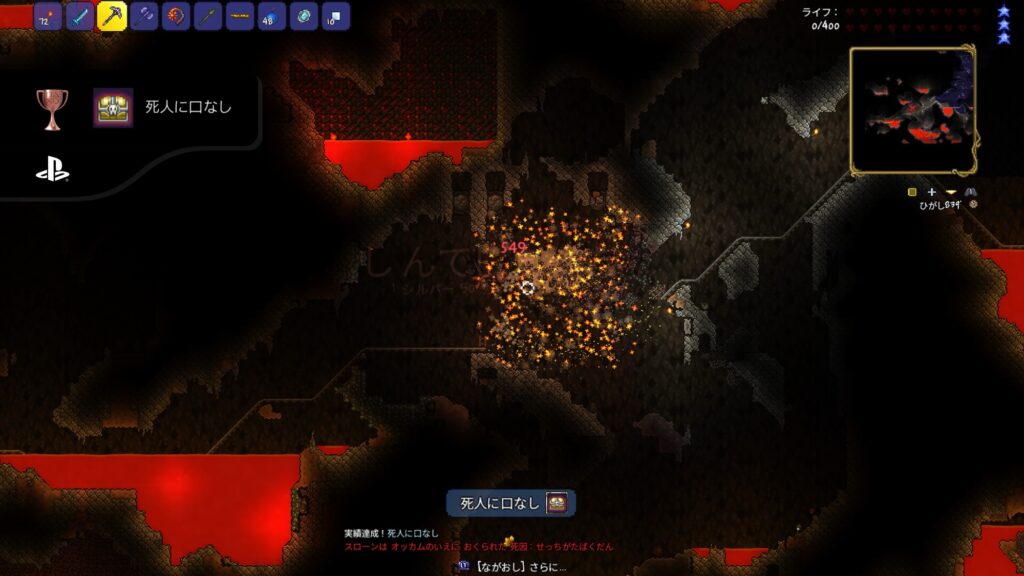This screenshot has width=1024, height=576.
Task: Click the lava cave minimap
Action: tap(912, 110)
